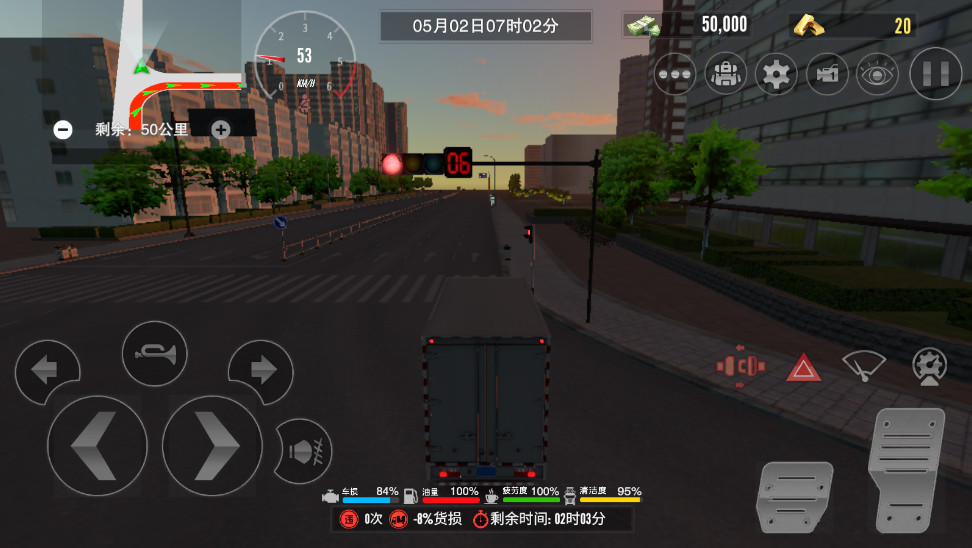Viewport: 972px width, 548px height.
Task: Zoom in the minimap with plus button
Action: (x=220, y=129)
